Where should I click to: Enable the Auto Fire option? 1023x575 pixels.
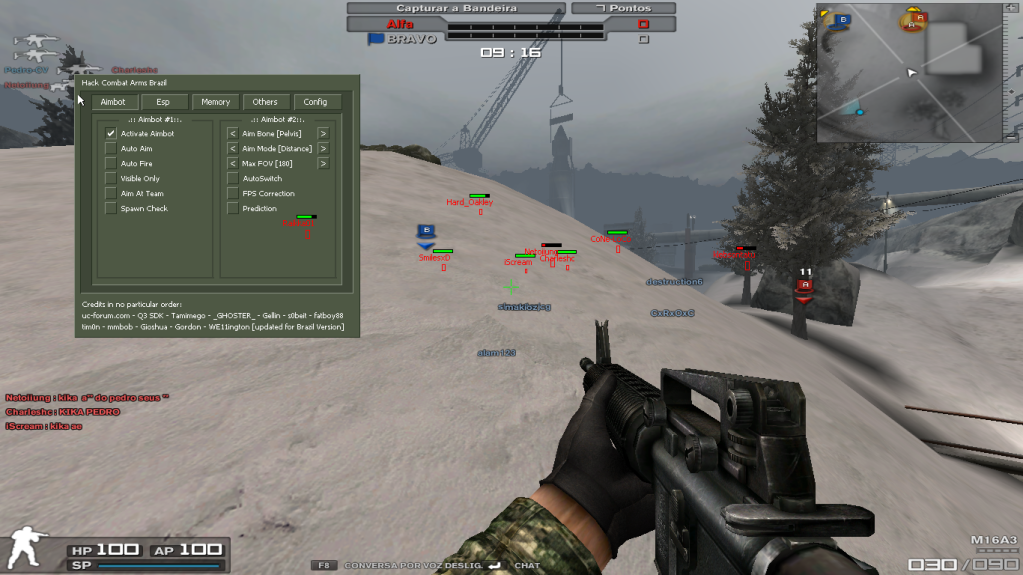point(111,163)
